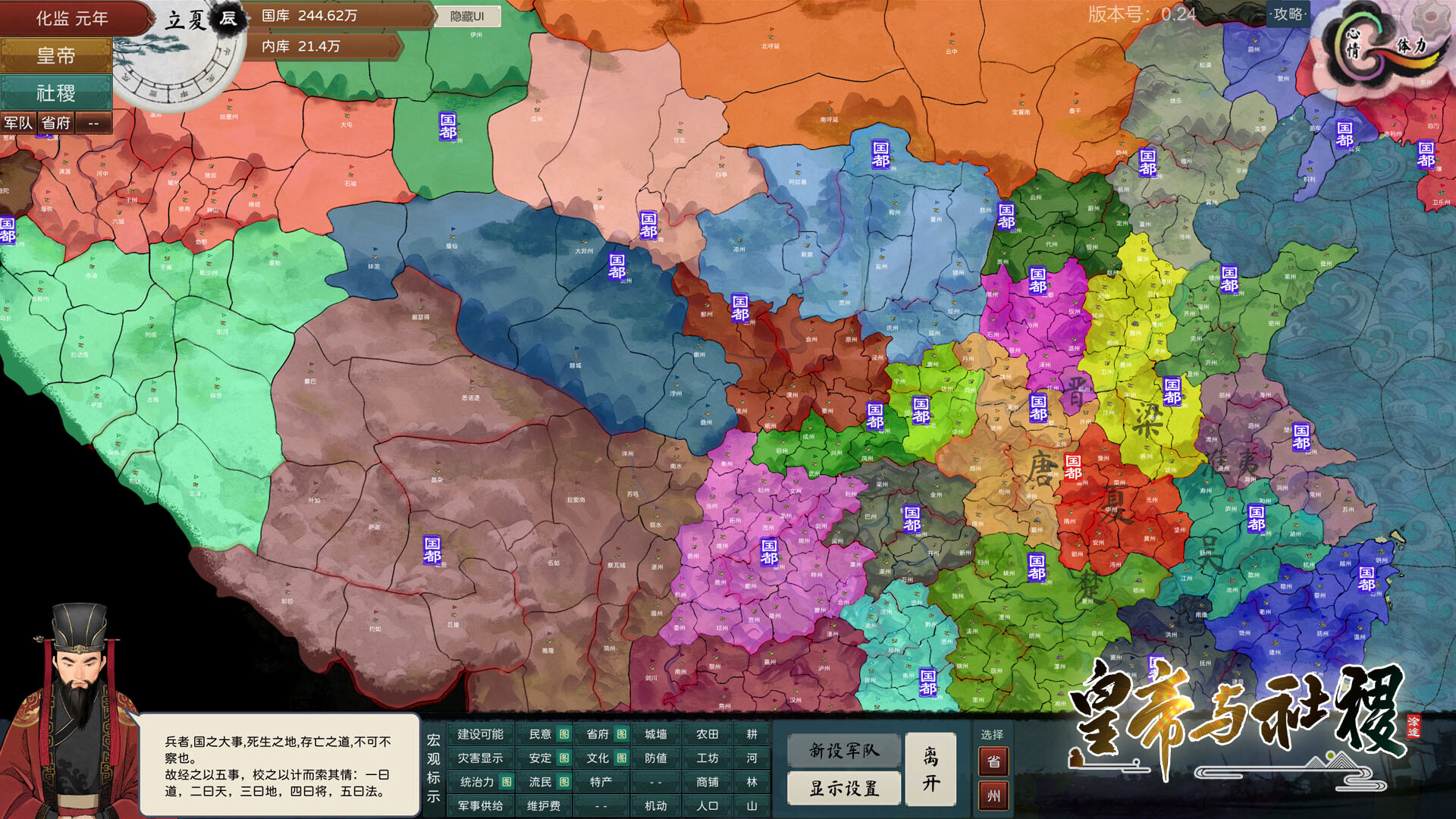The height and width of the screenshot is (819, 1456).
Task: Hide the interface with 隐藏UI
Action: (467, 16)
